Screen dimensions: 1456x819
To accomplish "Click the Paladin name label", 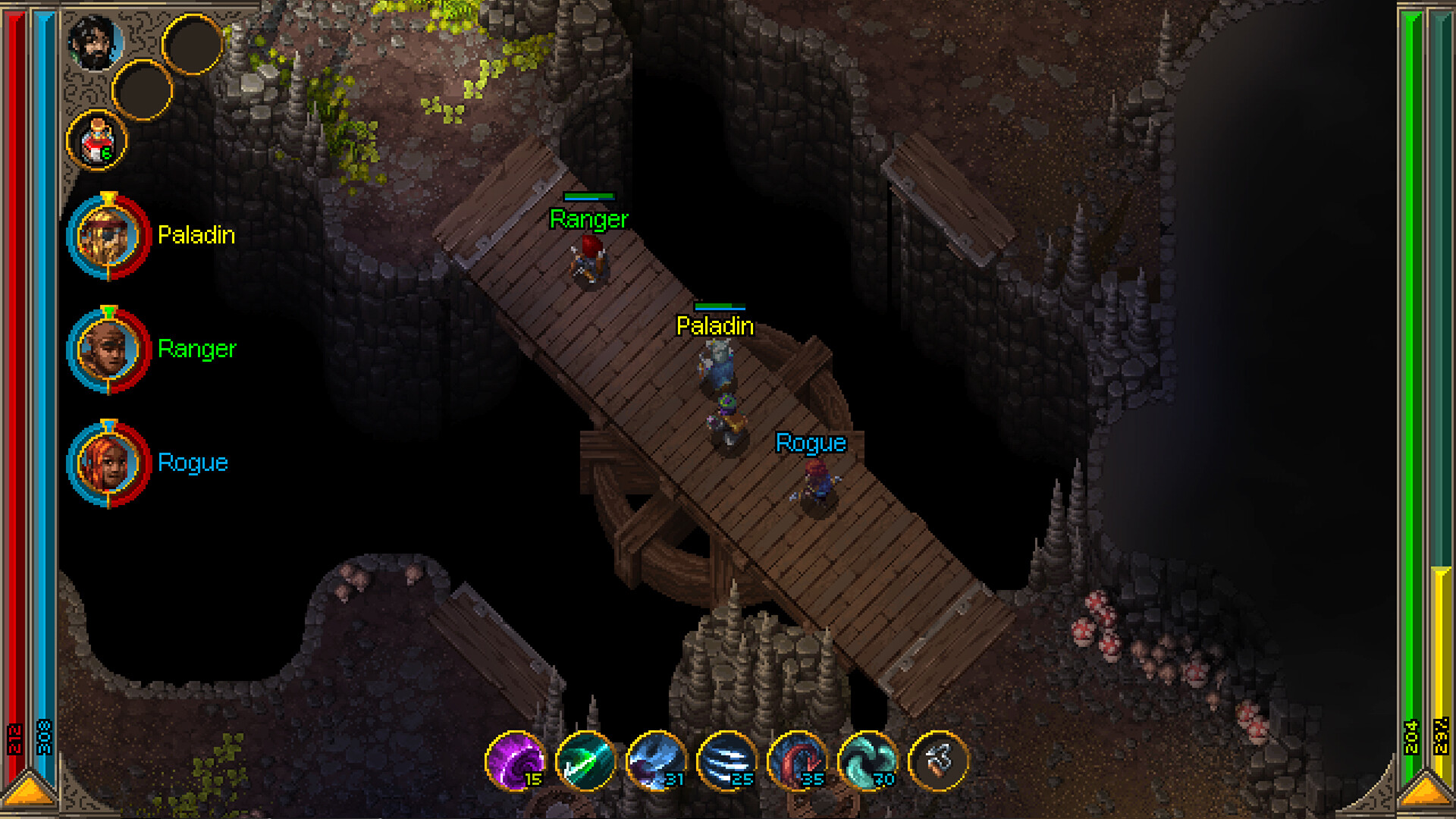I will click(196, 235).
